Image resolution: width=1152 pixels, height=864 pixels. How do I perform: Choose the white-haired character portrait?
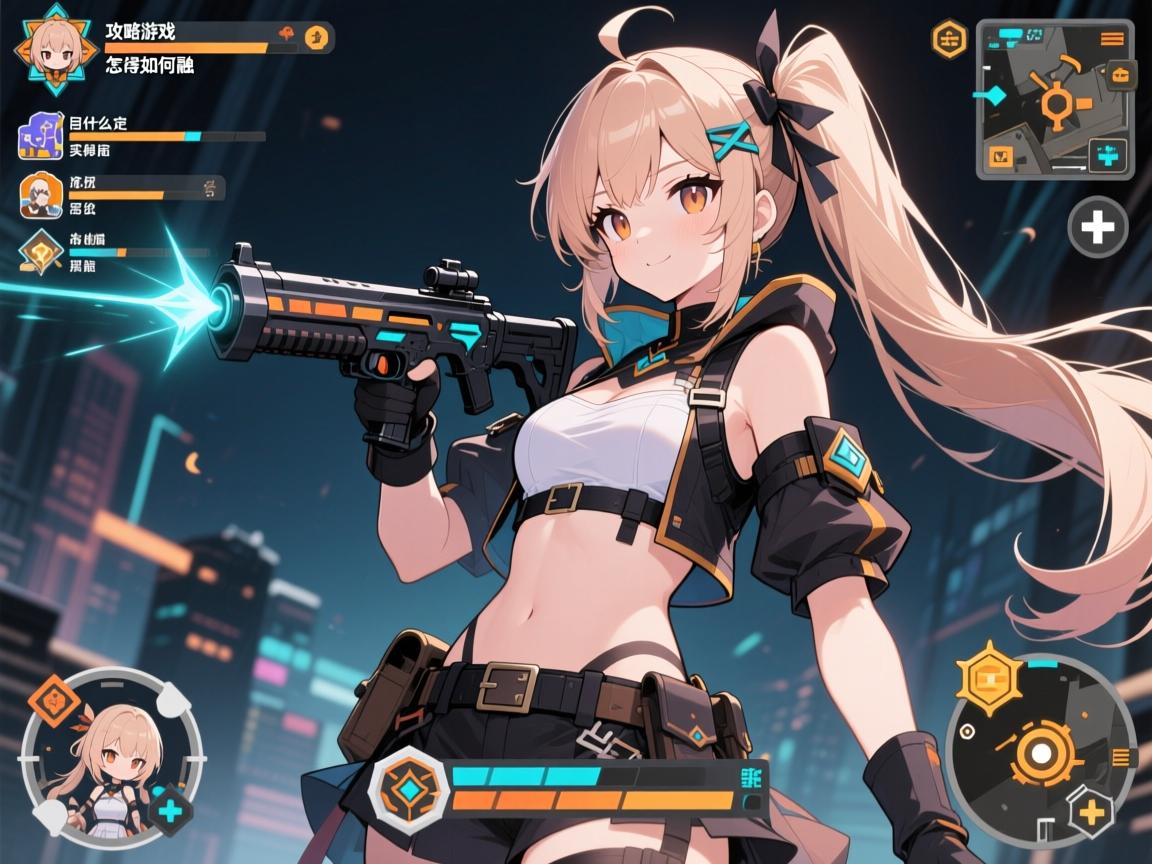40,195
